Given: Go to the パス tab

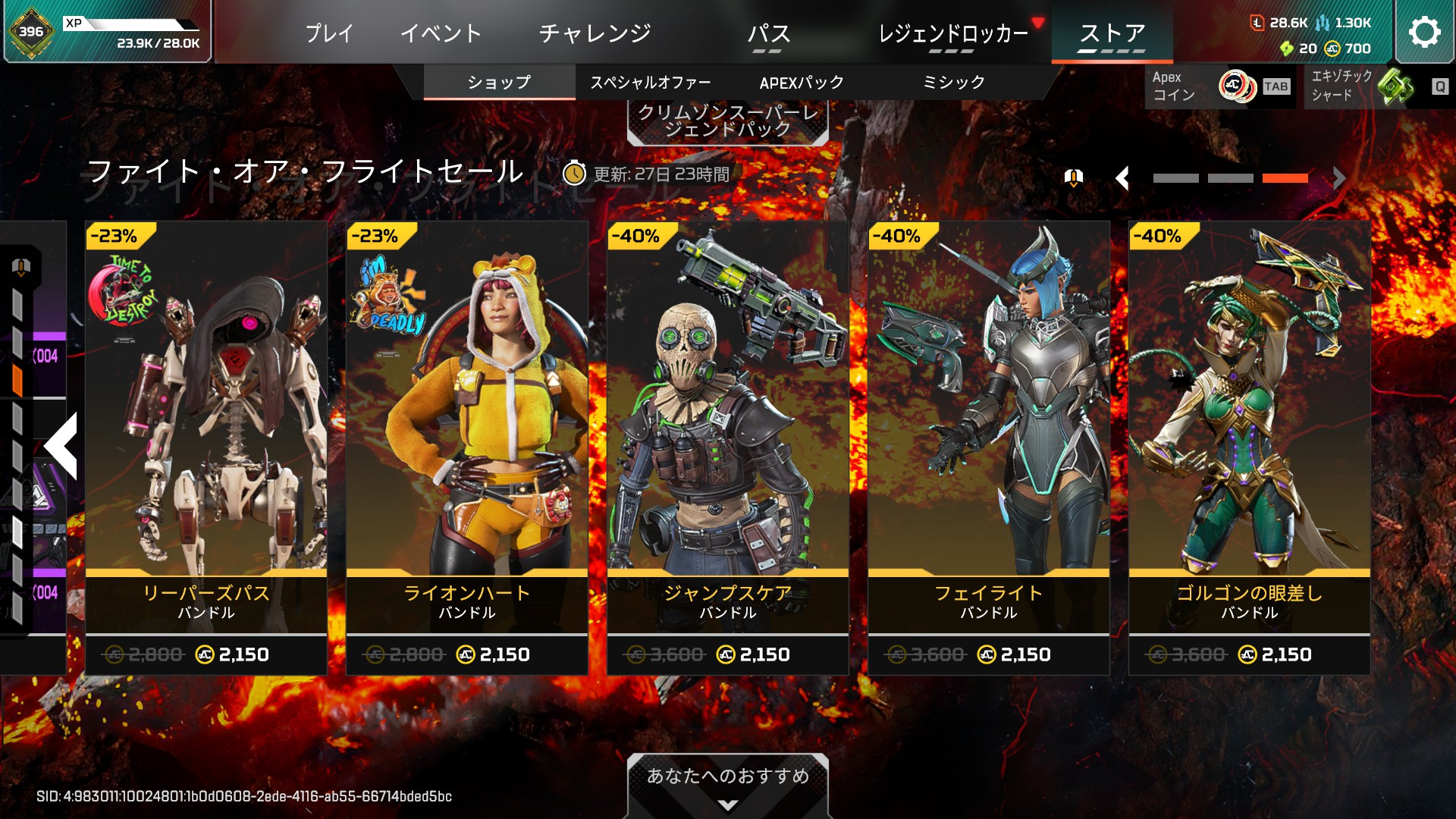Looking at the screenshot, I should pyautogui.click(x=768, y=33).
